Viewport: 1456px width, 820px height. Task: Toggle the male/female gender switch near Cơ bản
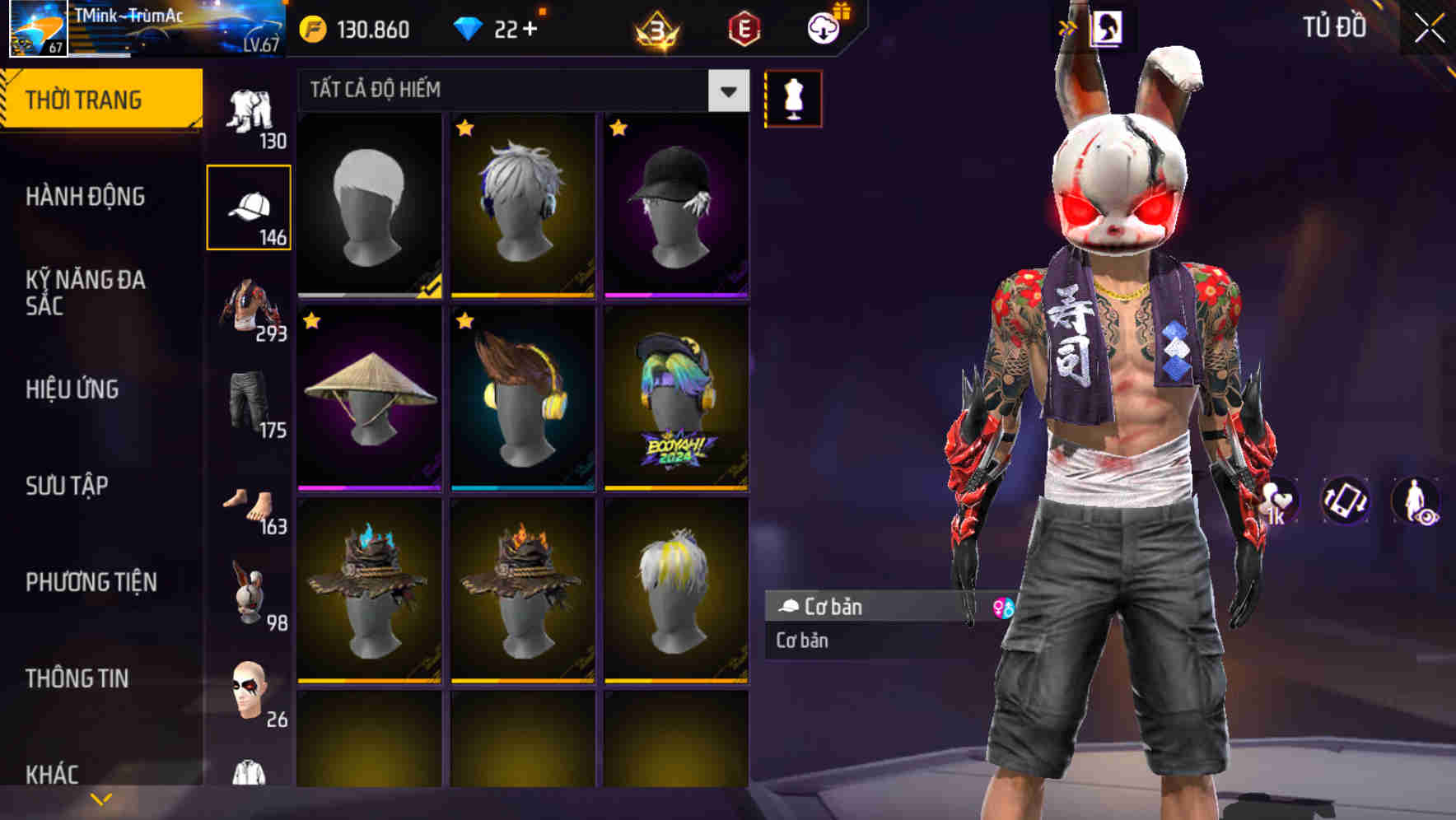click(1006, 608)
